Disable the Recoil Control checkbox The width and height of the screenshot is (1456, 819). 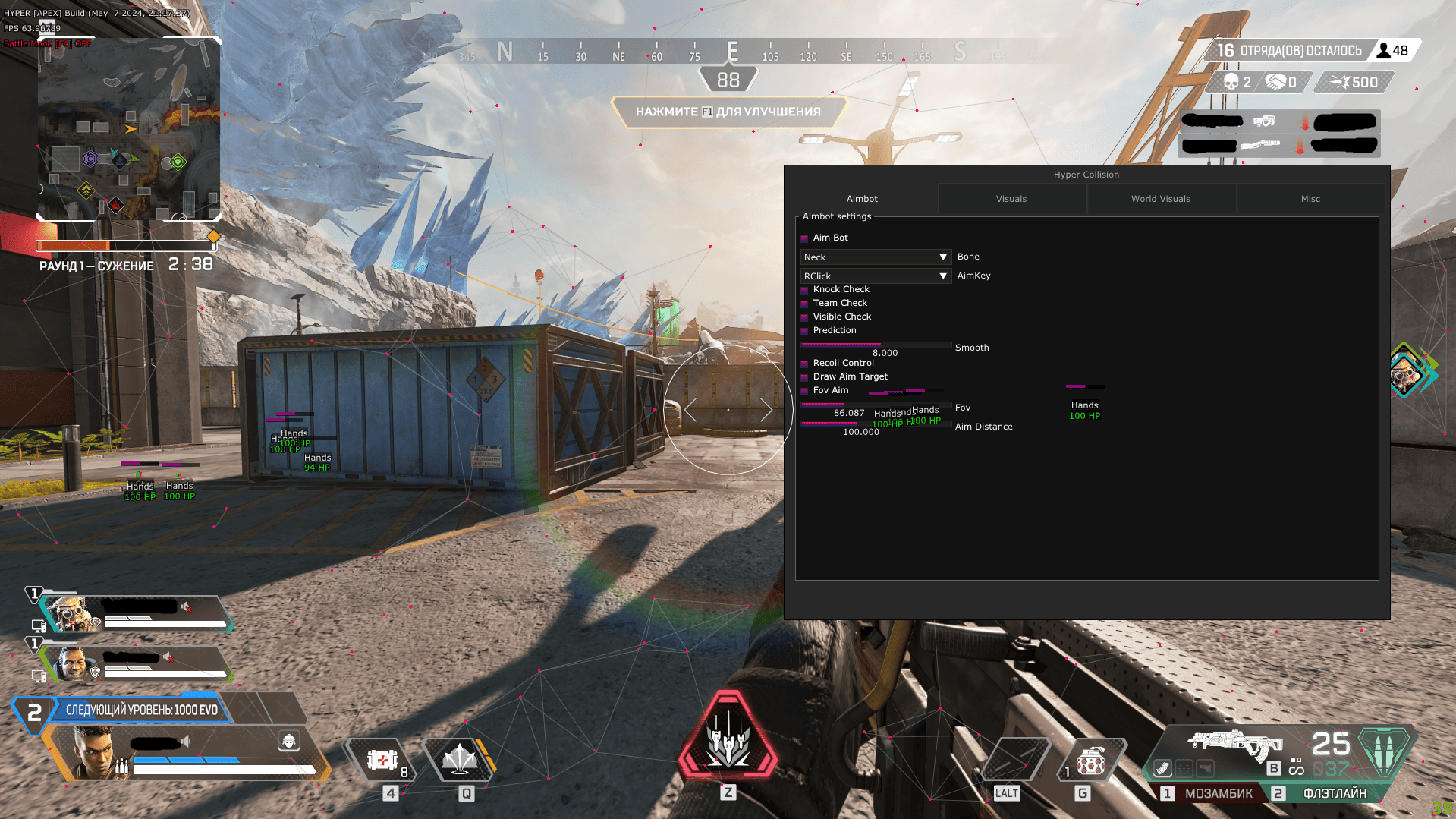[x=805, y=363]
